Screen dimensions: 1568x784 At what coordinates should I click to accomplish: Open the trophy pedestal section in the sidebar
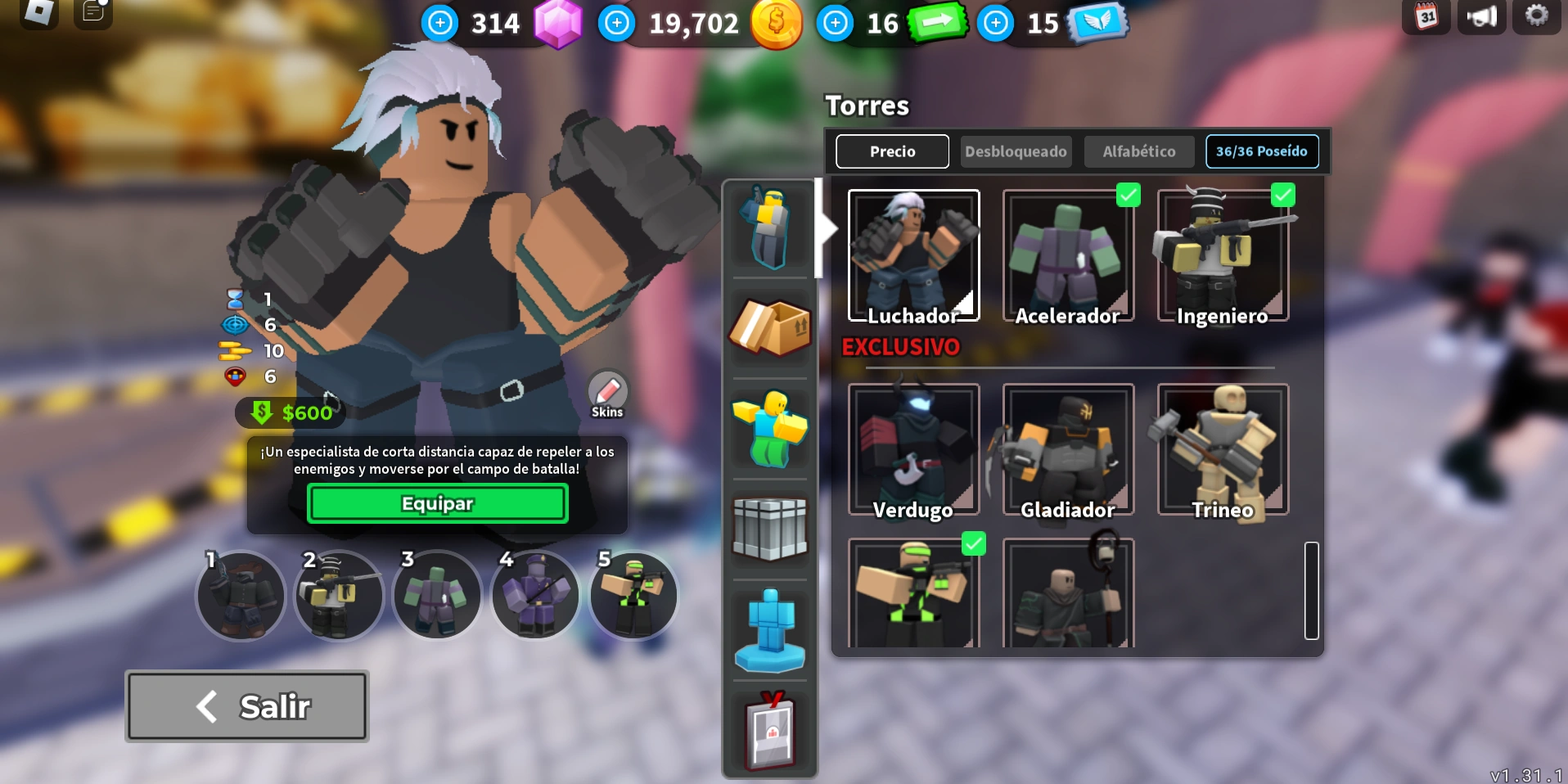(x=769, y=629)
